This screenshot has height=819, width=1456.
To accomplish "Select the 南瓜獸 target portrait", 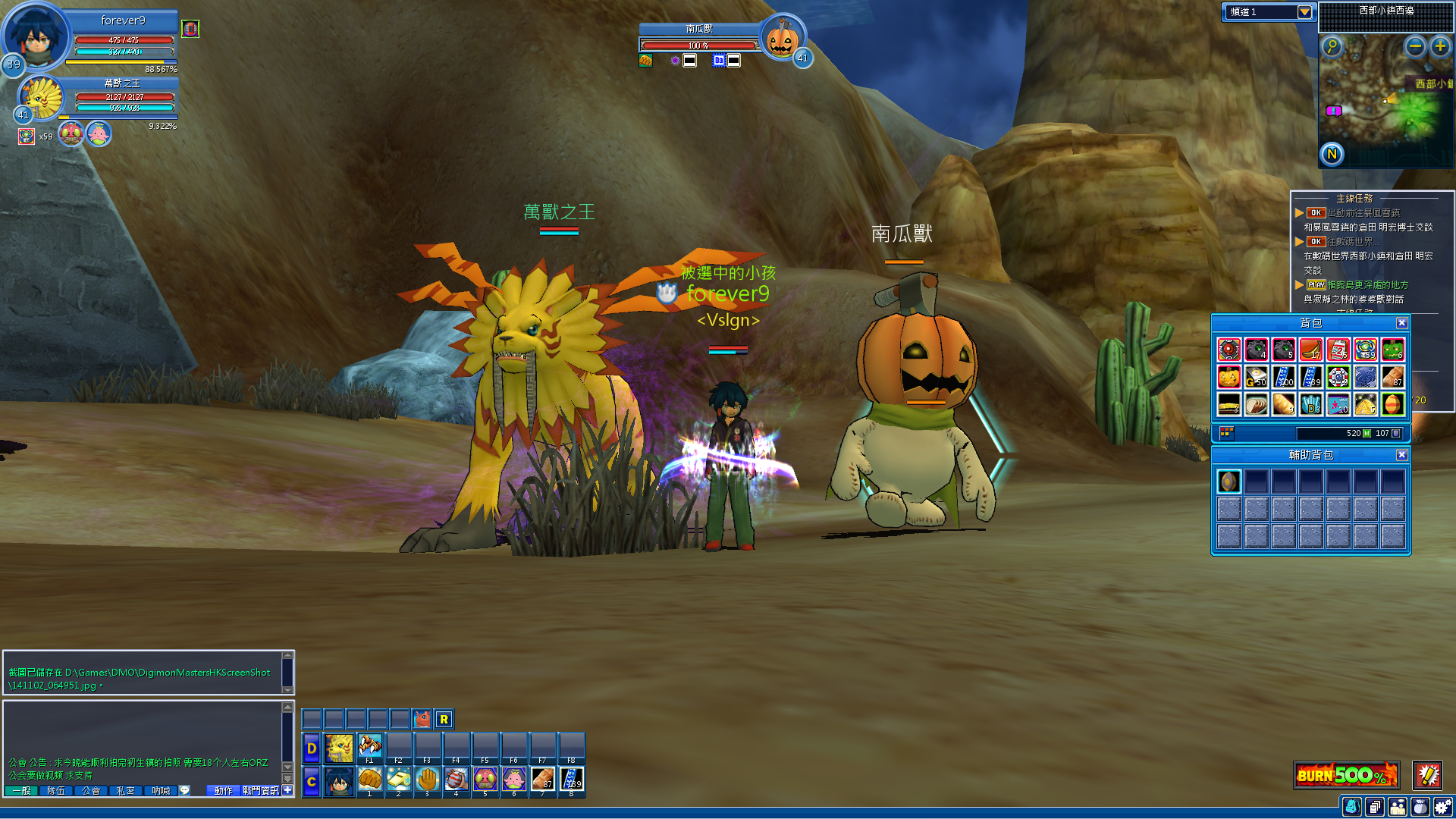I will (x=781, y=38).
